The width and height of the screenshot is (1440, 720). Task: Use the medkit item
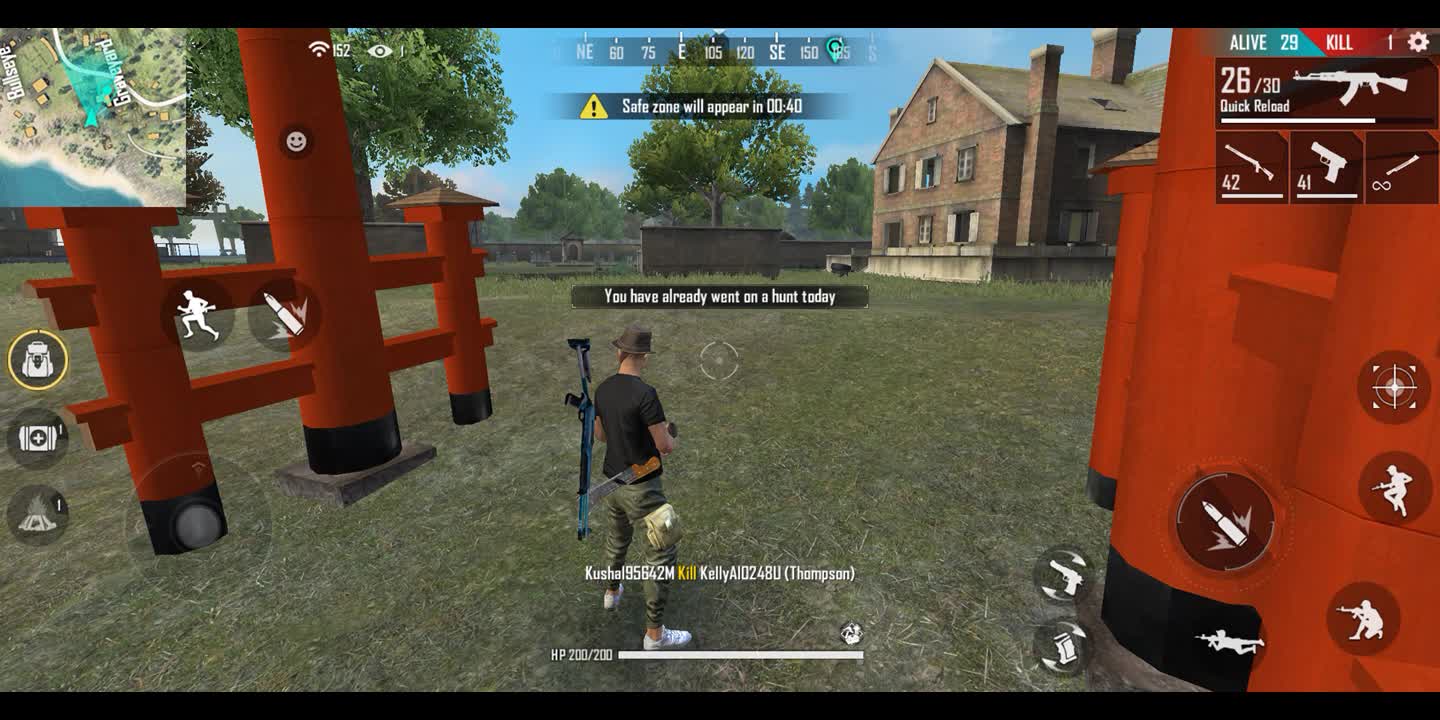coord(38,438)
